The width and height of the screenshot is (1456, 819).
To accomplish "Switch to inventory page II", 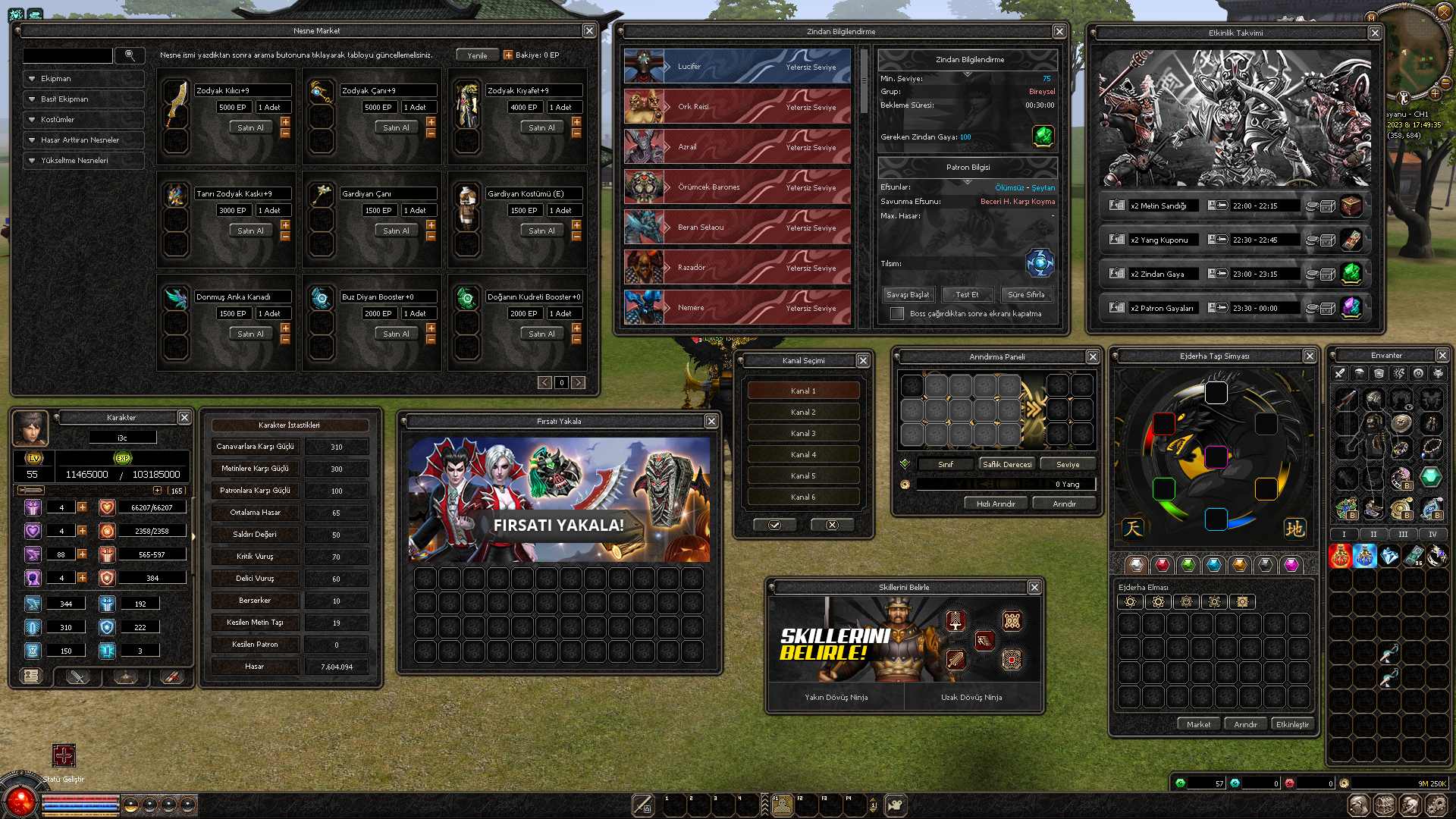I will point(1373,534).
